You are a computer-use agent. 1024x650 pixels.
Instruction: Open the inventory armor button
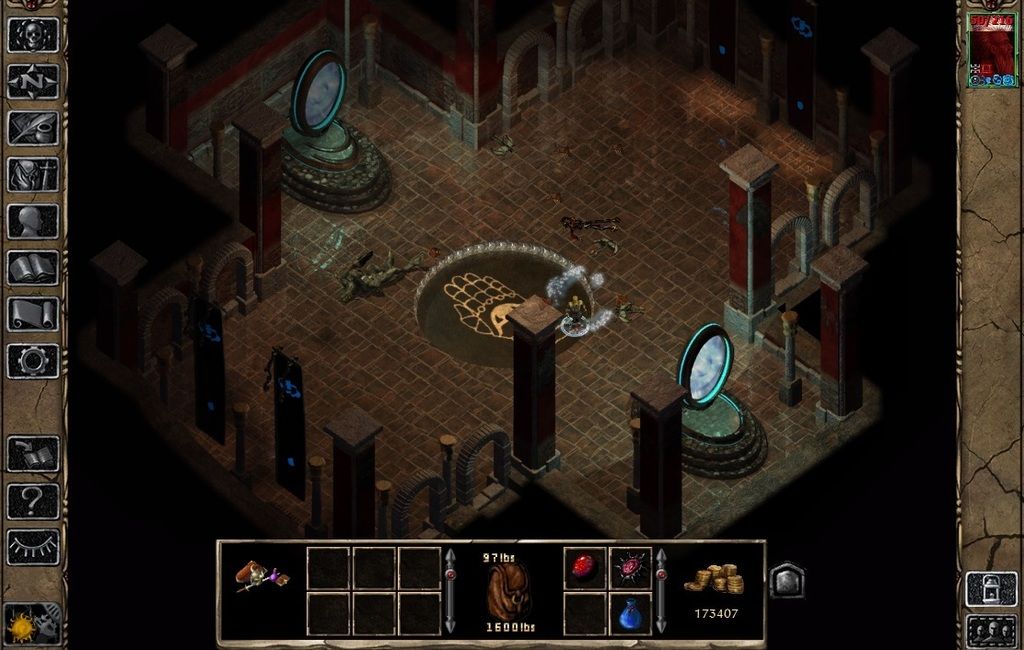pyautogui.click(x=33, y=174)
